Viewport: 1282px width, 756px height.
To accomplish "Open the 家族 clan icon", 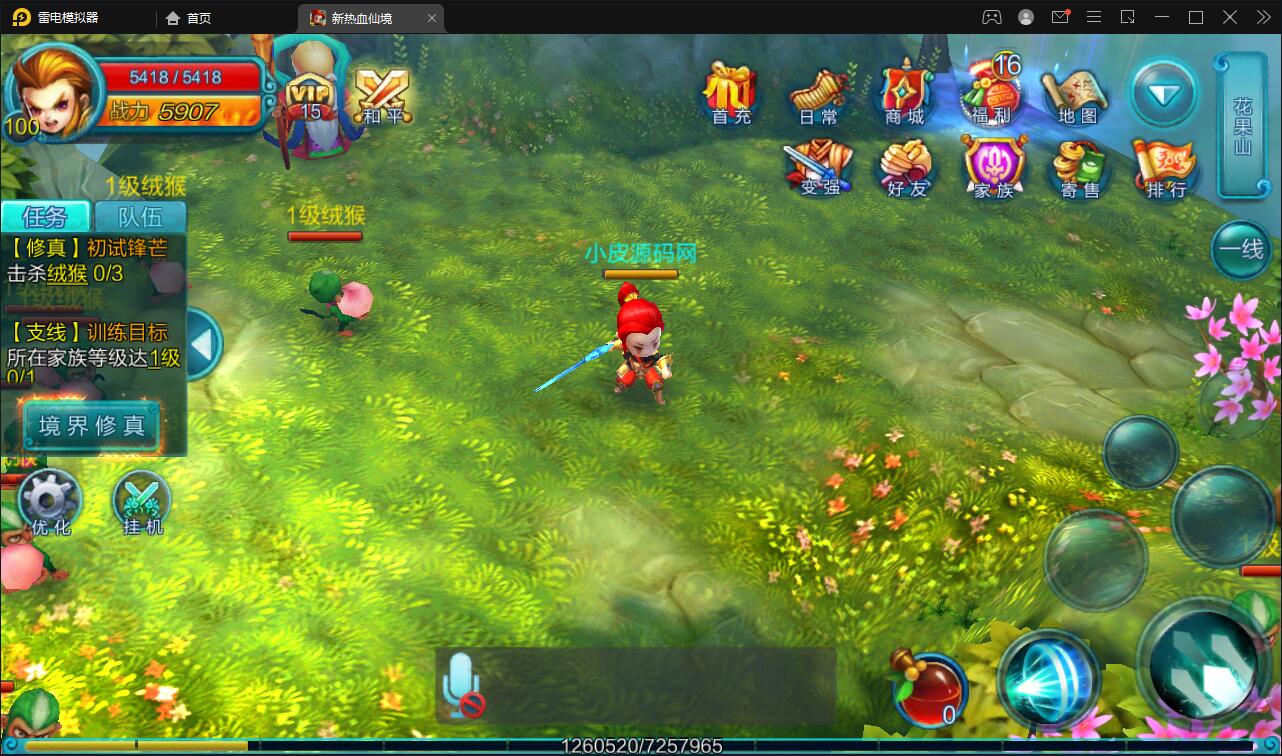I will [993, 167].
